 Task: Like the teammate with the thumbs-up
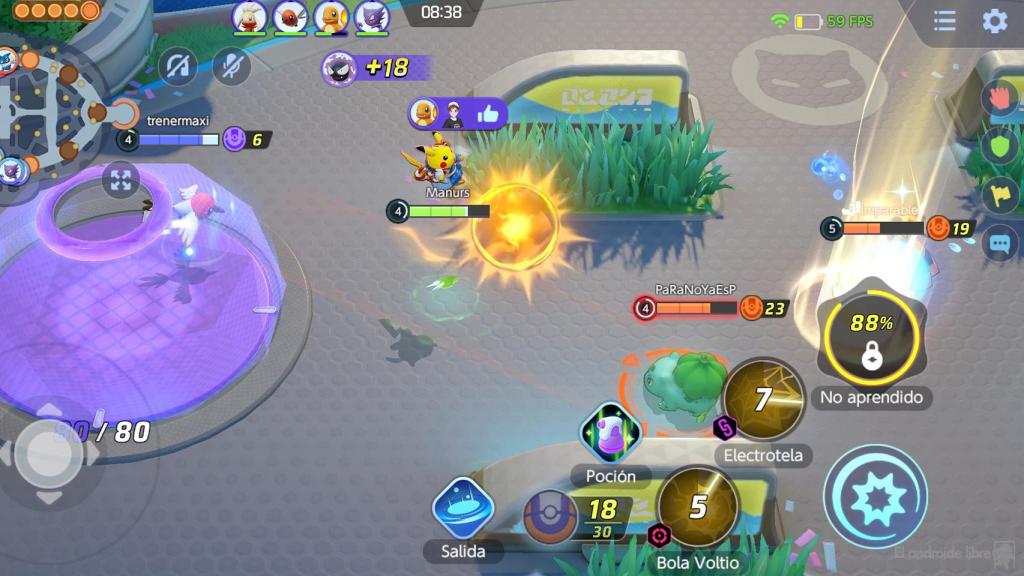pos(488,114)
